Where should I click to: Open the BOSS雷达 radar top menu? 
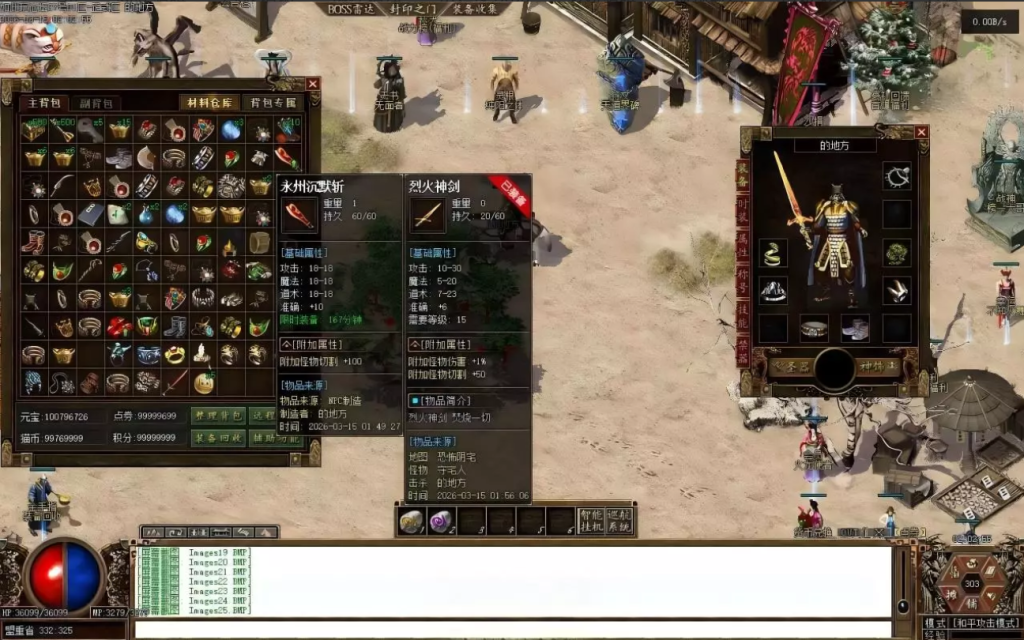tap(351, 9)
